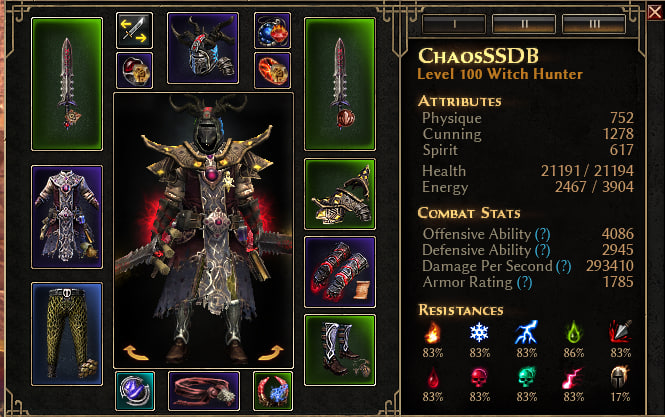665x417 pixels.
Task: Choose the red gem ring slot
Action: [x=134, y=70]
